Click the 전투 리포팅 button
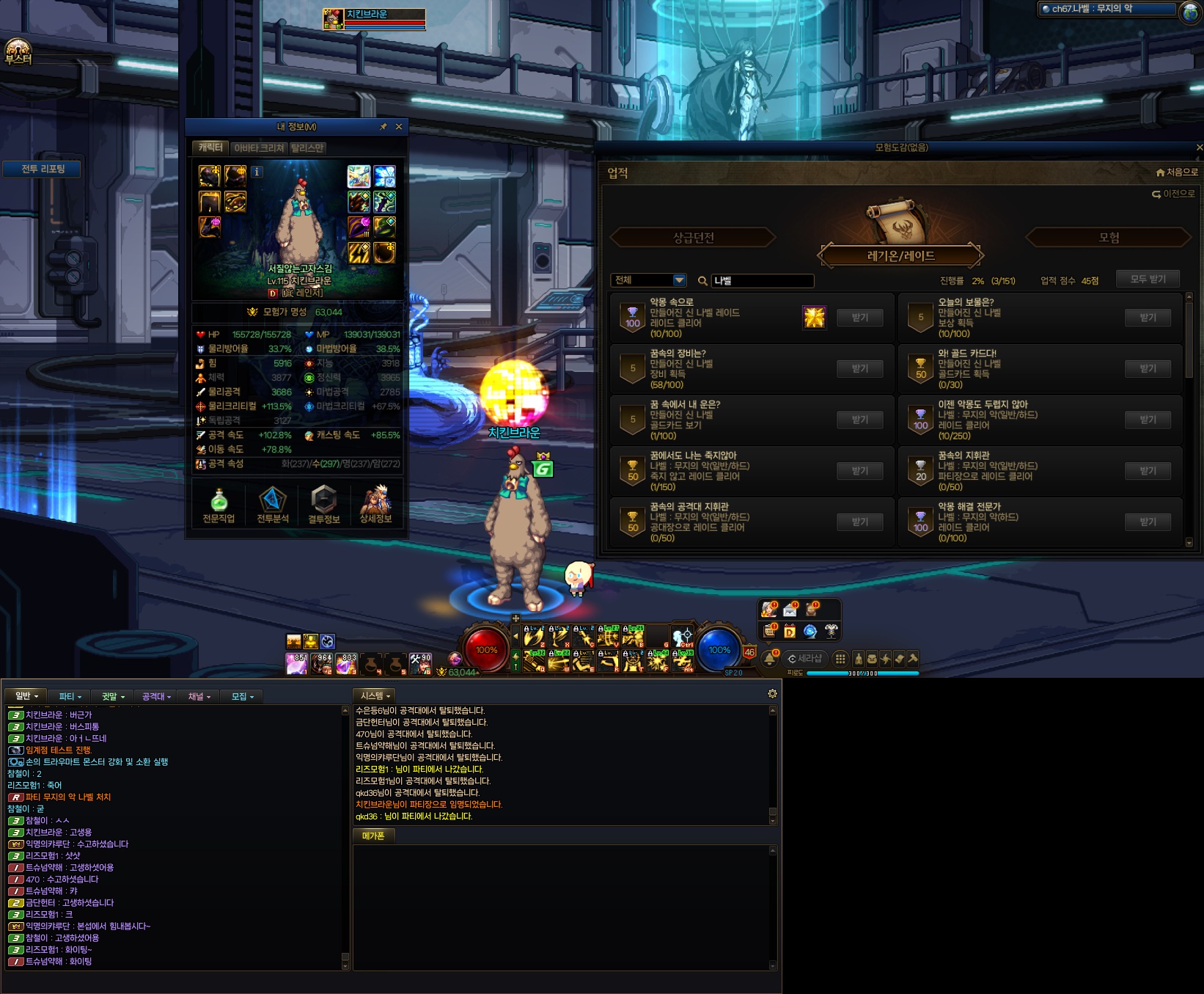This screenshot has width=1204, height=994. coord(43,169)
